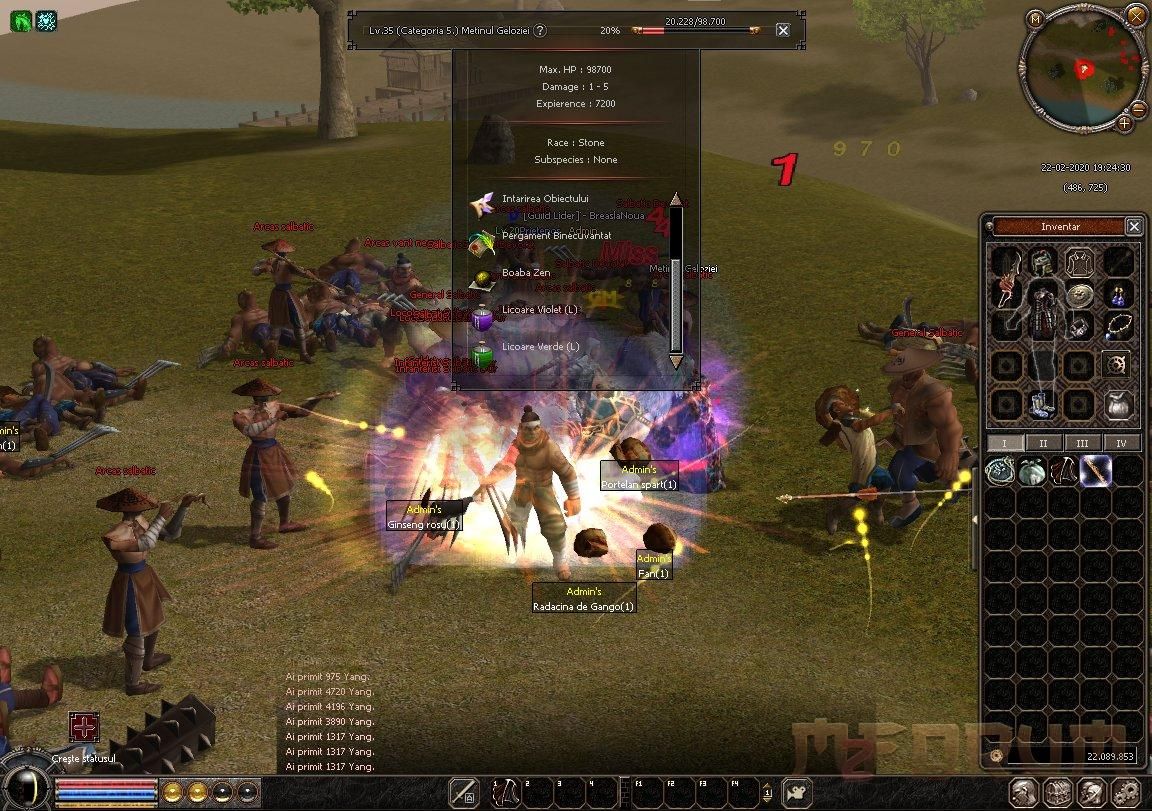Image resolution: width=1152 pixels, height=811 pixels.
Task: Select the equipped blue earrings slot
Action: point(1118,295)
